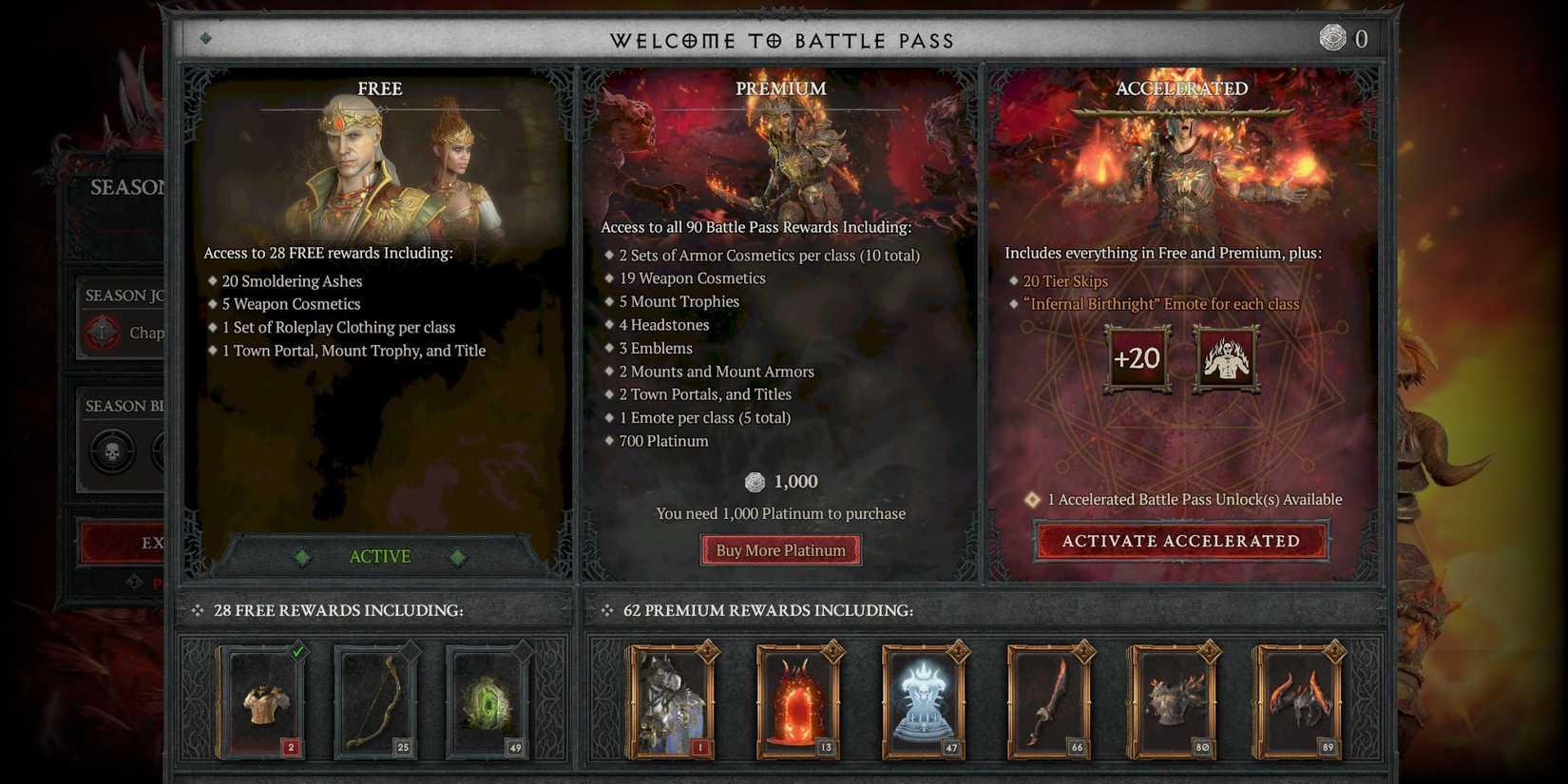Select the PREMIUM battle pass panel header

(x=780, y=88)
